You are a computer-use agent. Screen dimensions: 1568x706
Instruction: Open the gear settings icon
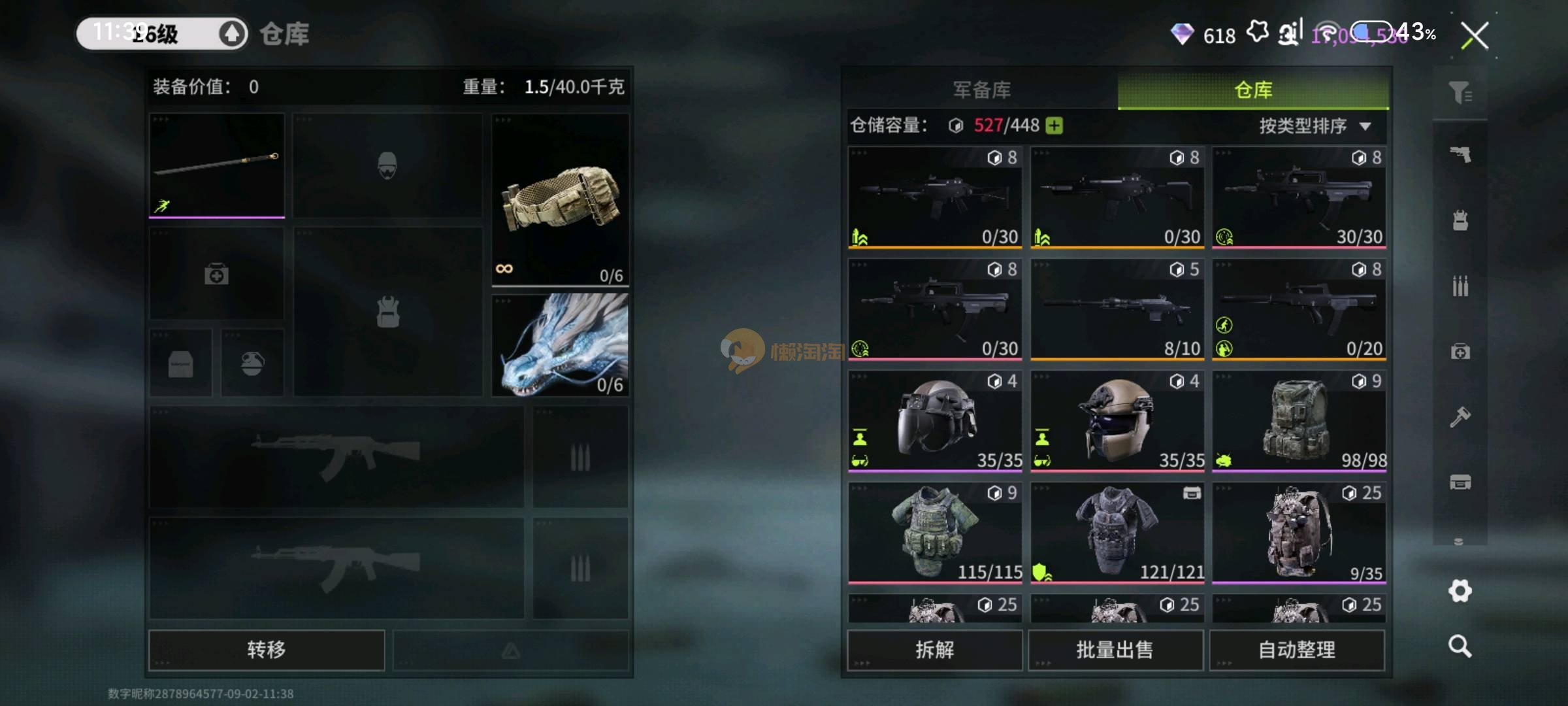(x=1460, y=591)
